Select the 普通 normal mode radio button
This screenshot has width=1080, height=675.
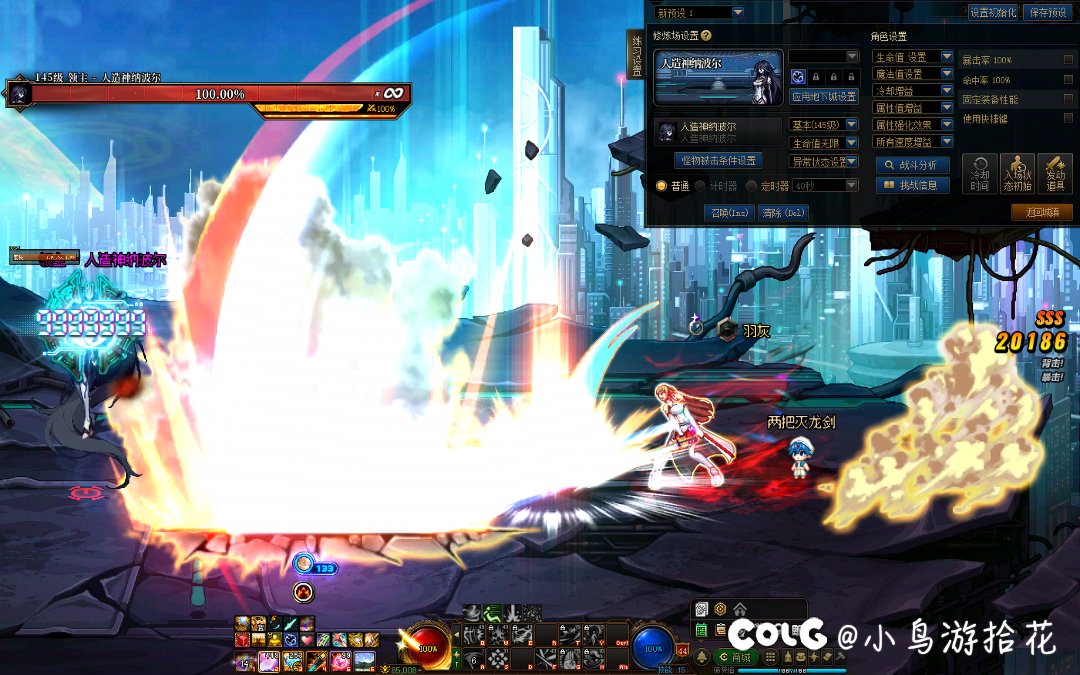tap(661, 185)
